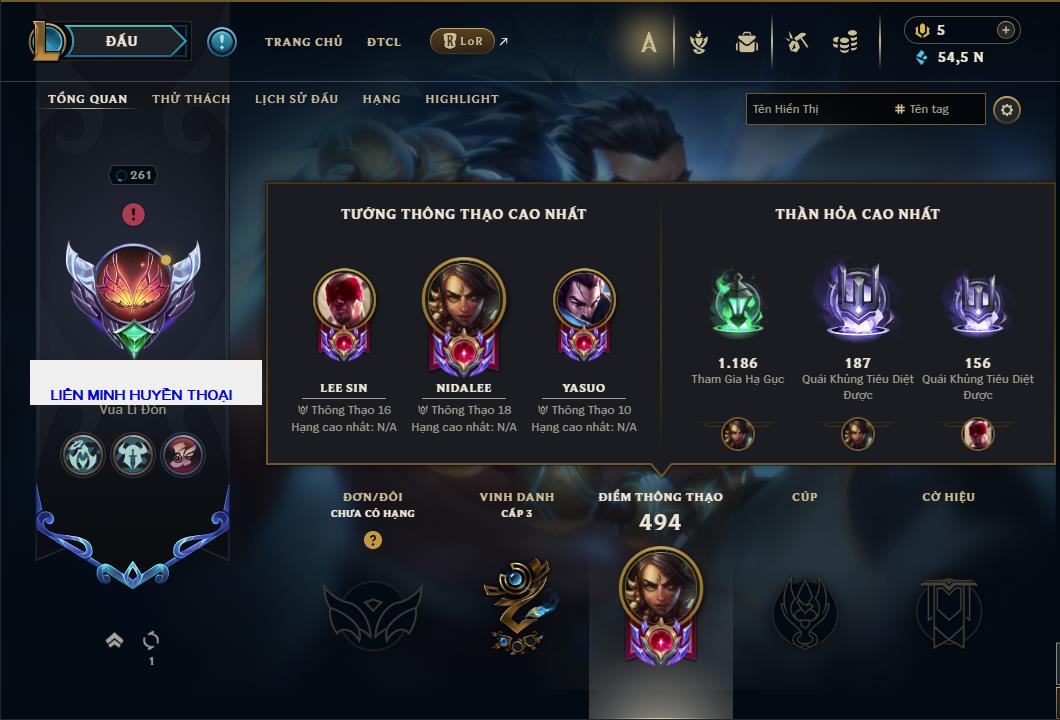Go to the ĐTCL section
The width and height of the screenshot is (1060, 720).
tap(383, 42)
